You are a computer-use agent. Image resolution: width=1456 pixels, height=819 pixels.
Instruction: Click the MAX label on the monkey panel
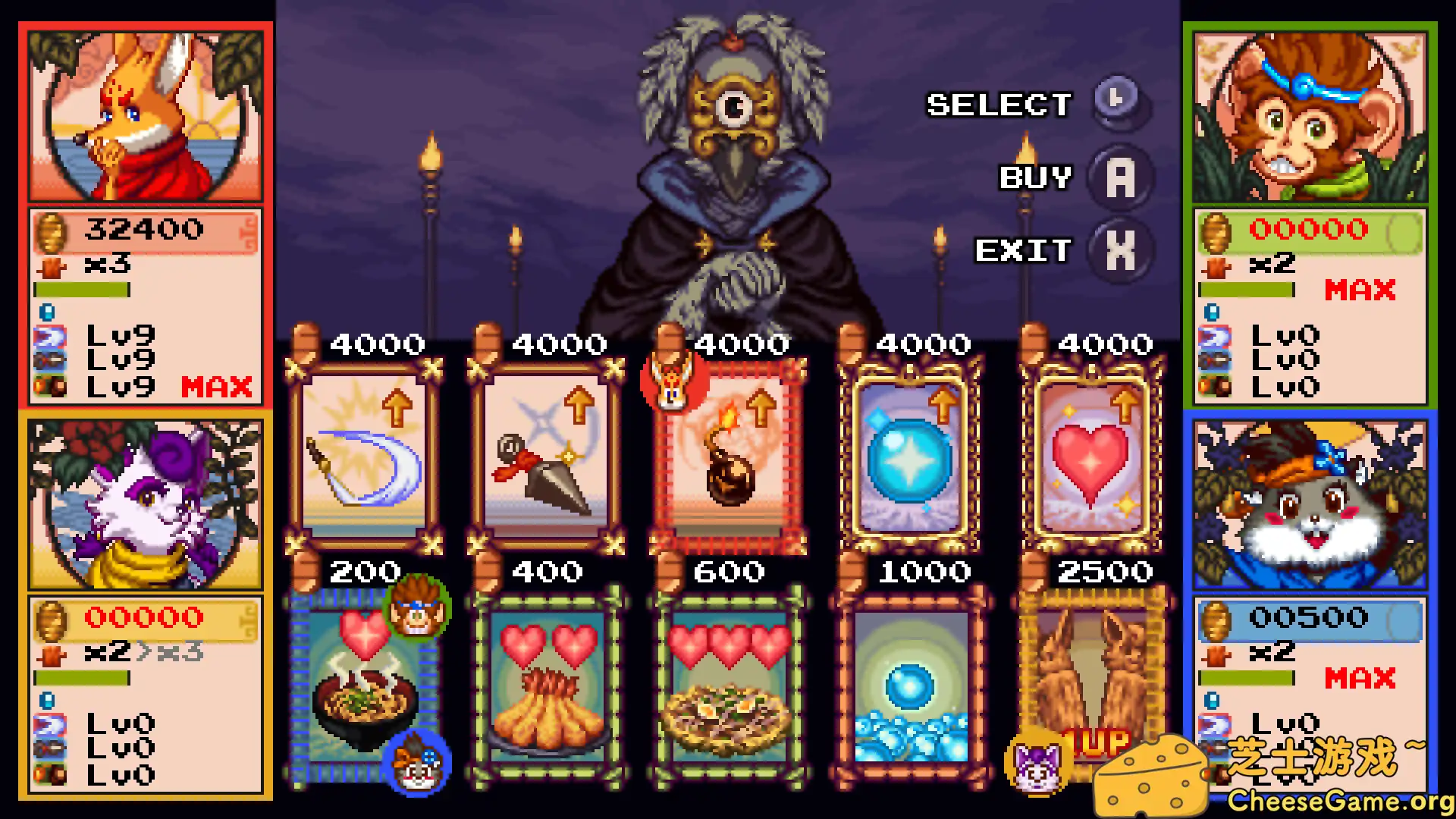pos(1360,290)
